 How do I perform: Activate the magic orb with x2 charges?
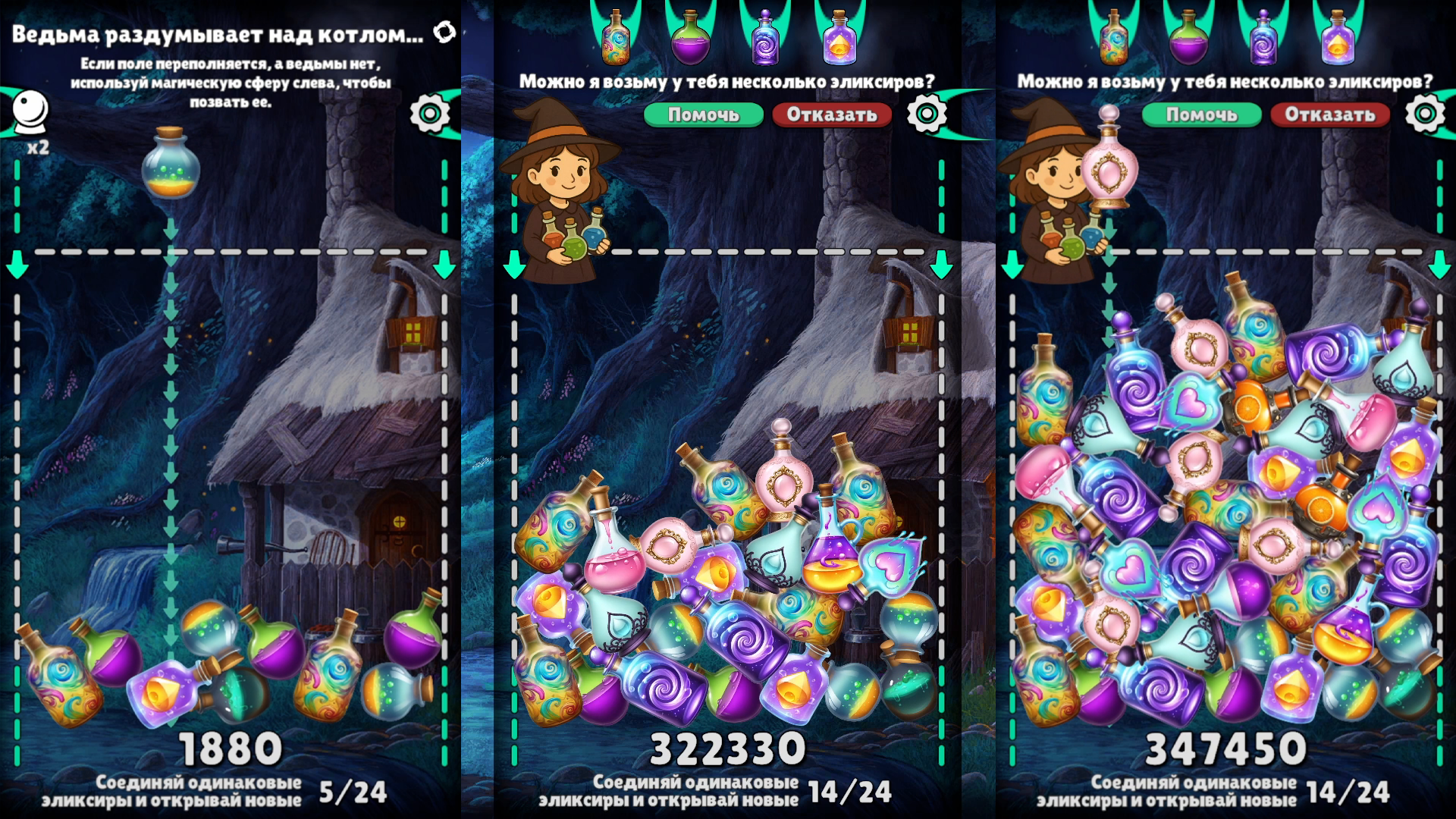(29, 106)
